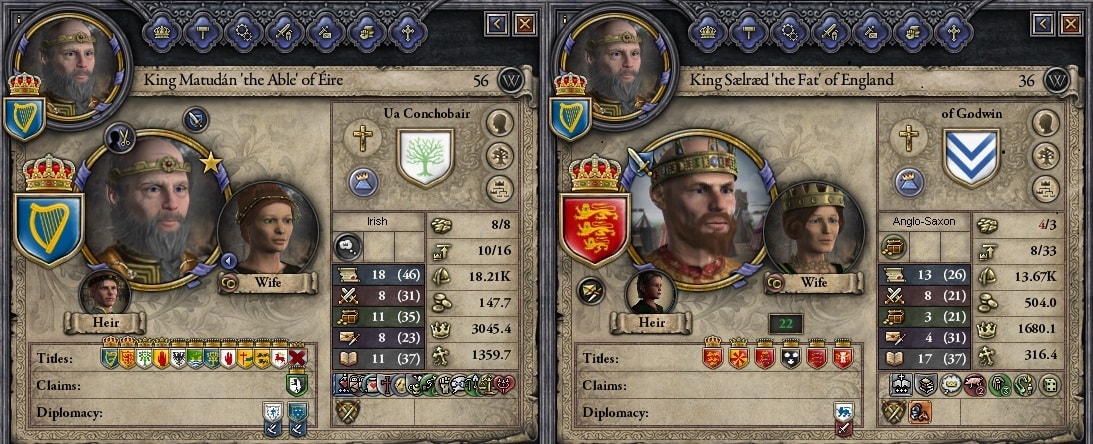Image resolution: width=1093 pixels, height=444 pixels.
Task: Open the sword-and-helmet tab above King Matudán's name
Action: point(284,31)
